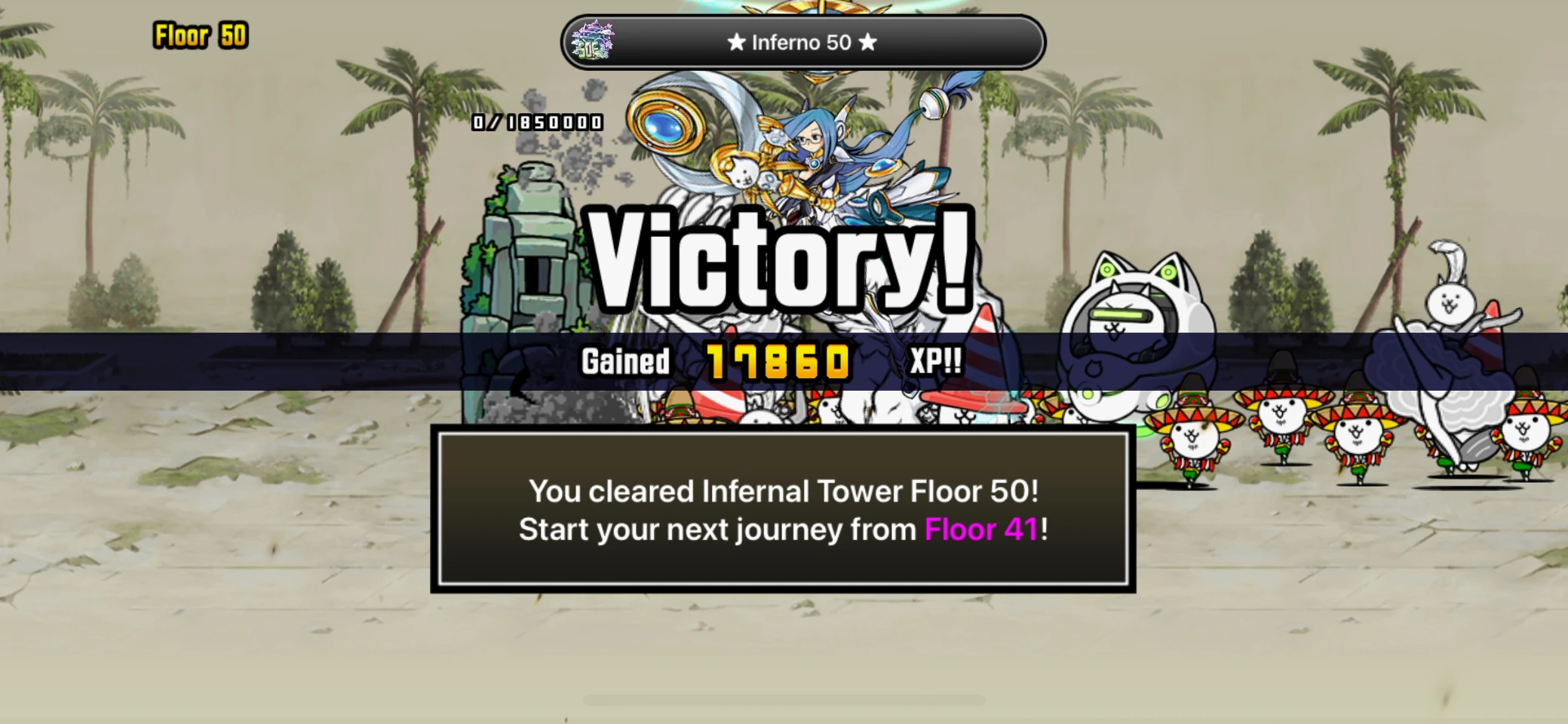Click the star right of Inferno 50
The image size is (1568, 724).
point(868,43)
